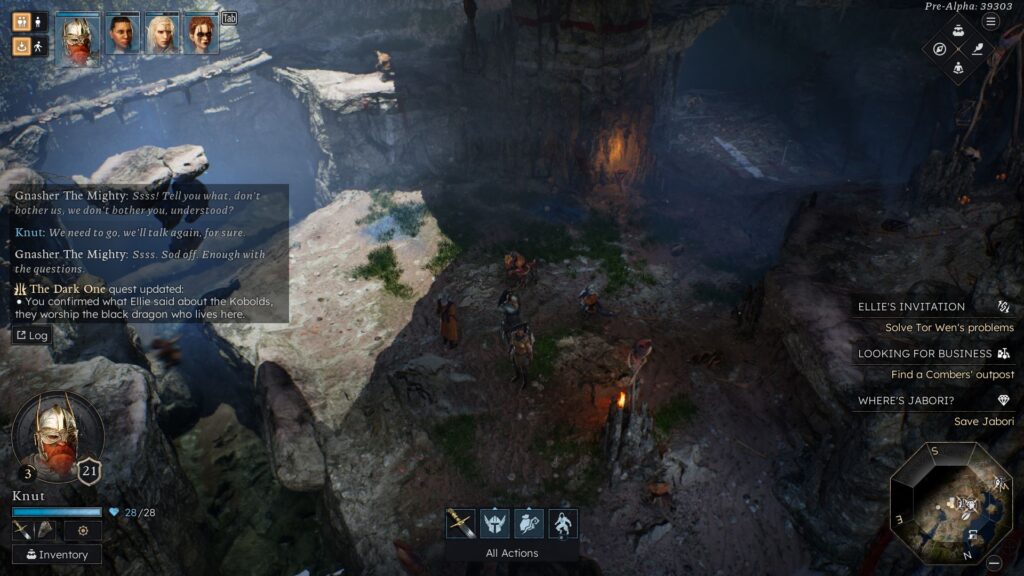Select Knut's helmeted portrait in party bar

(79, 40)
